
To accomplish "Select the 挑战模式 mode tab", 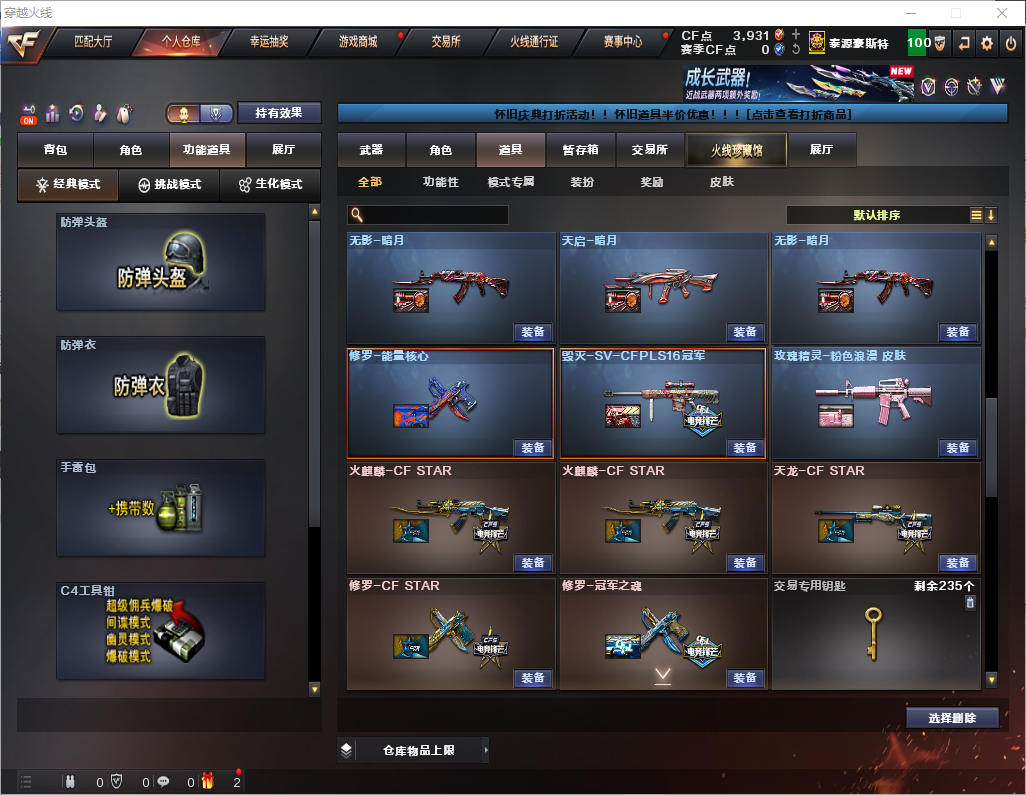I will click(x=170, y=185).
